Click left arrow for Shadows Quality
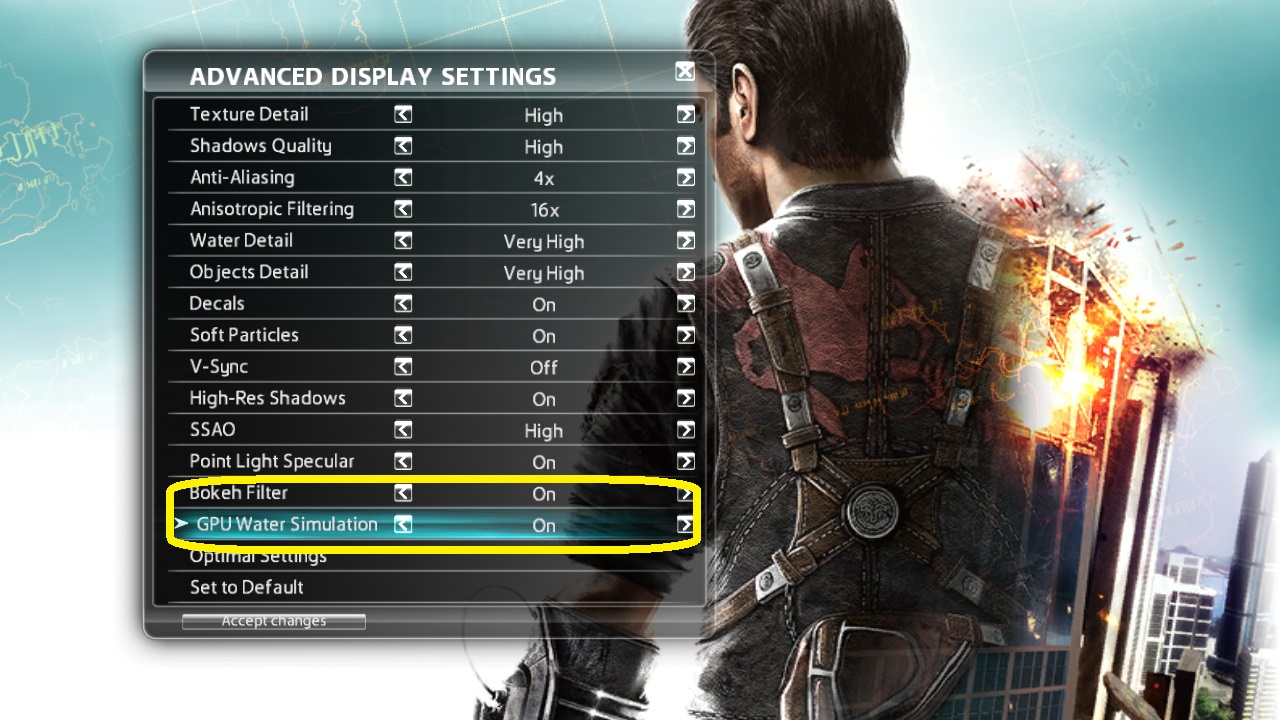 point(403,146)
